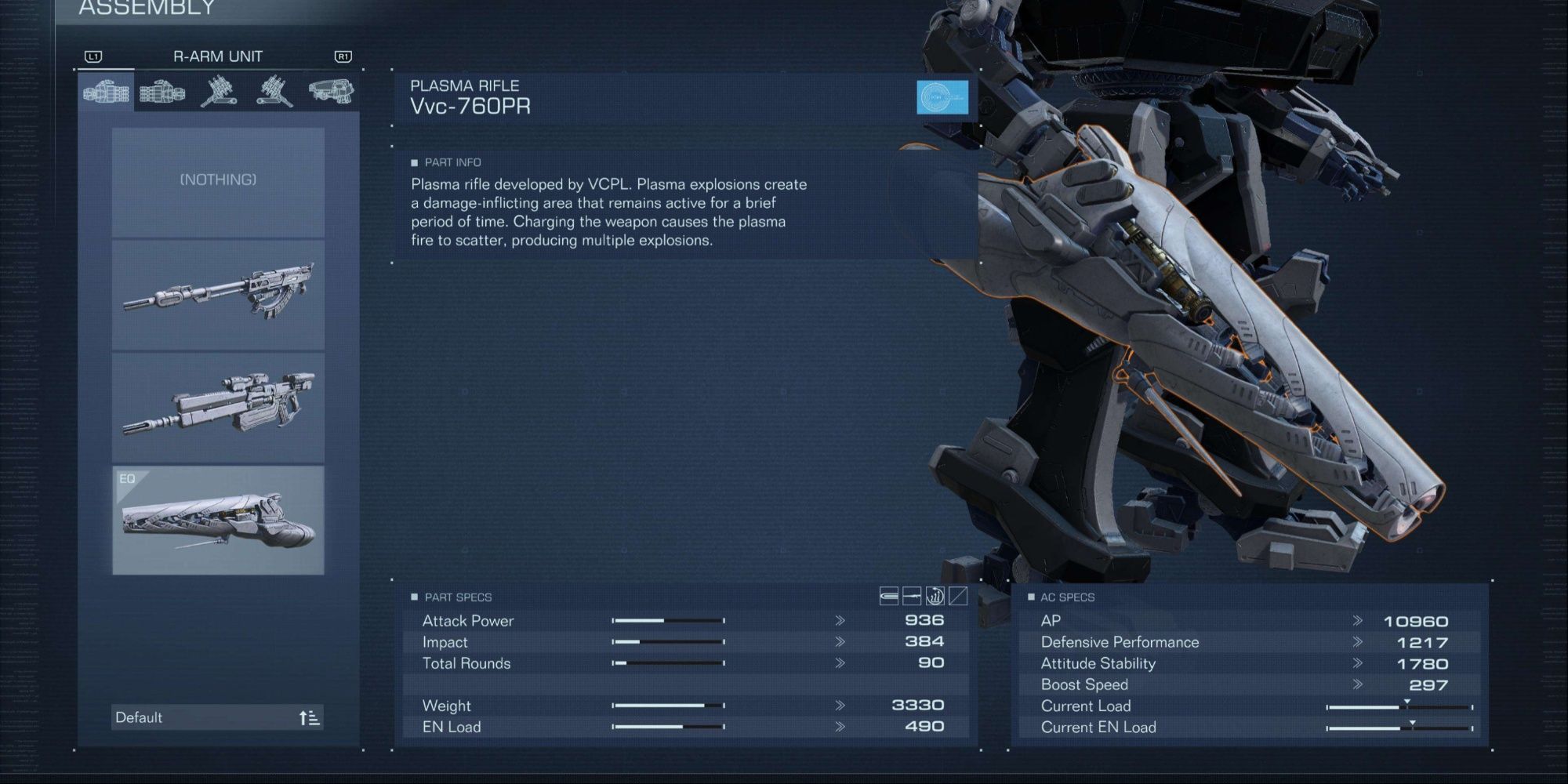Click the VCPL manufacturer logo near the weapon name
This screenshot has height=784, width=1568.
943,99
